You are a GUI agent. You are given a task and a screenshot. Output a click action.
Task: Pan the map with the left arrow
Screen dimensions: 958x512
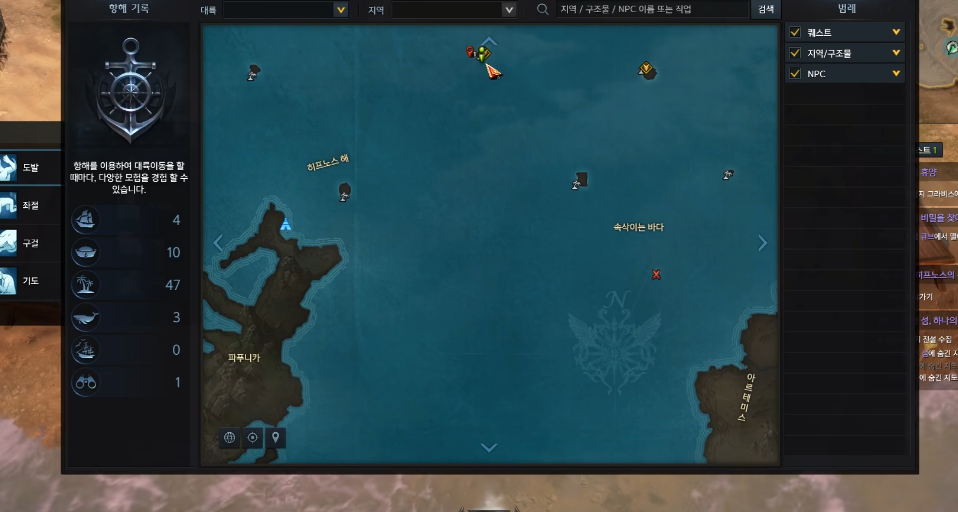pos(218,243)
